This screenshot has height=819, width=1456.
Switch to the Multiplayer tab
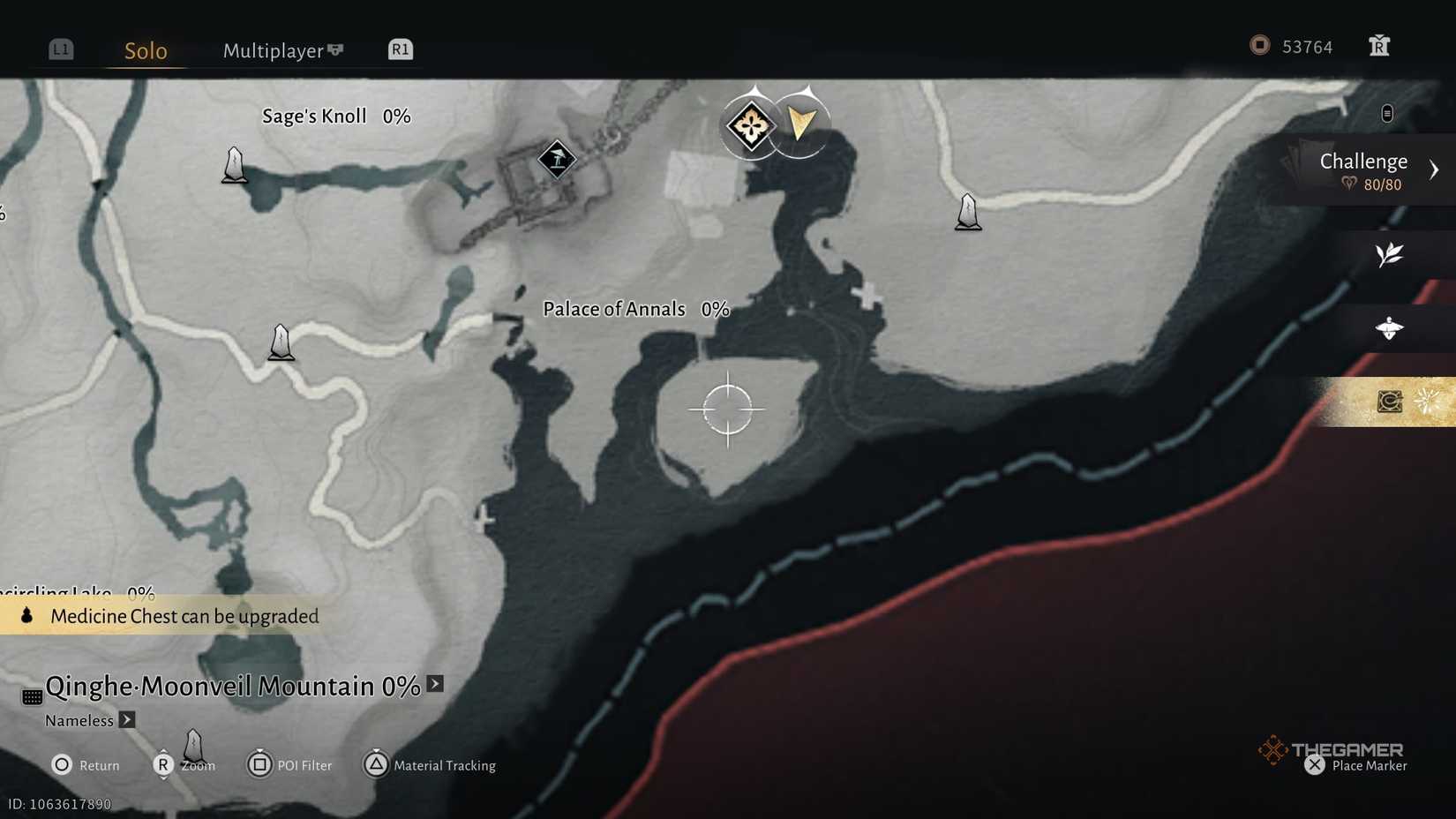[x=274, y=50]
